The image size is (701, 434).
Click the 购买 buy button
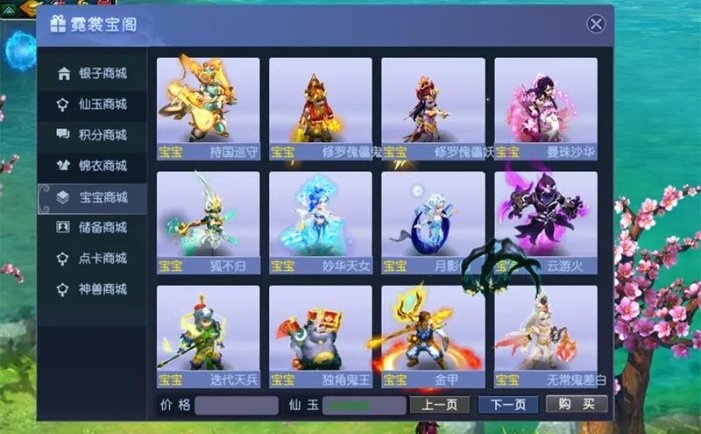point(576,405)
